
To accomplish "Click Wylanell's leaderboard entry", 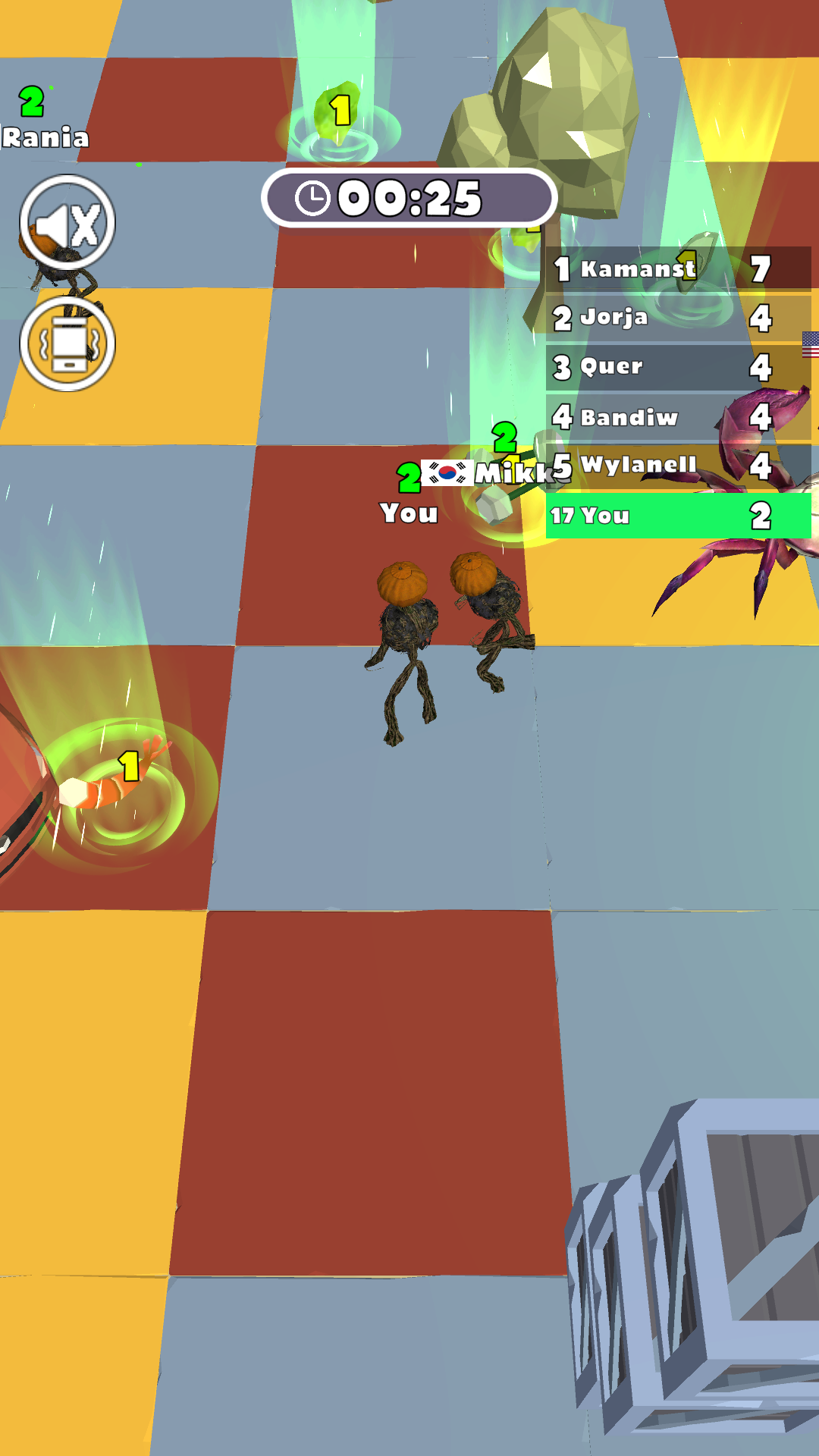I will point(677,465).
